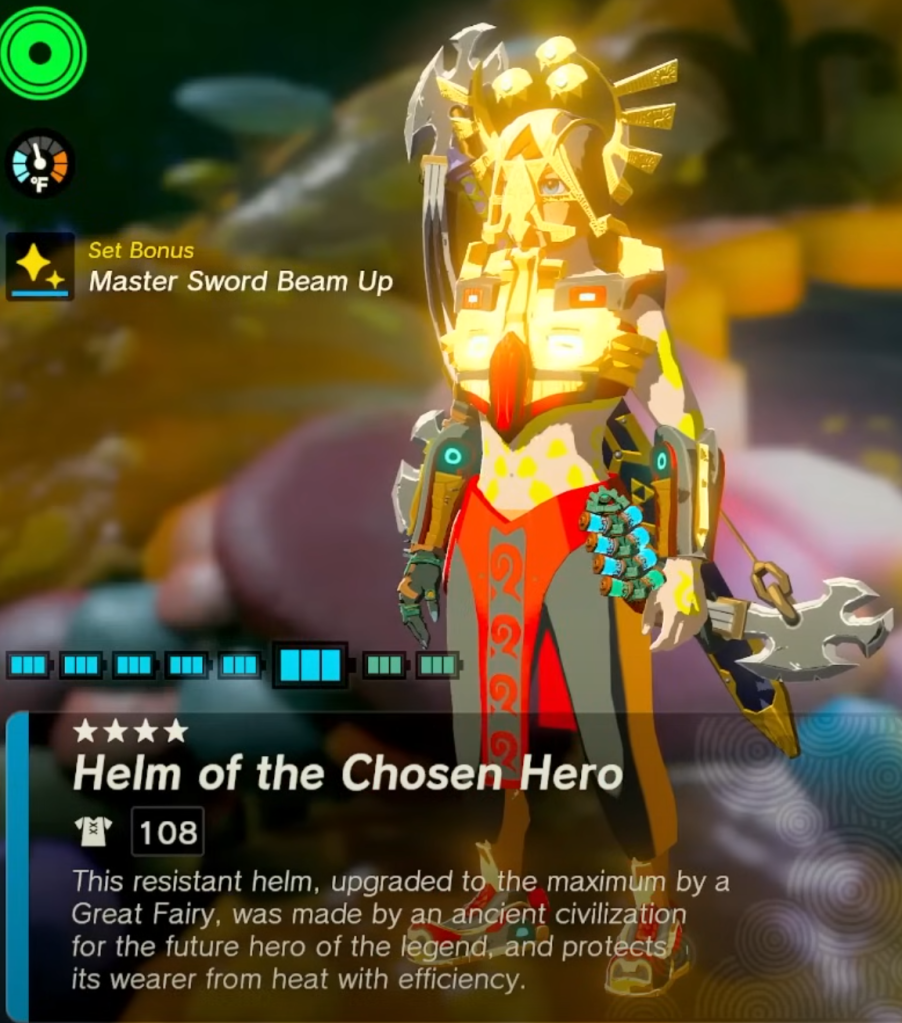Select the temperature gauge icon
The width and height of the screenshot is (902, 1023).
coord(40,163)
